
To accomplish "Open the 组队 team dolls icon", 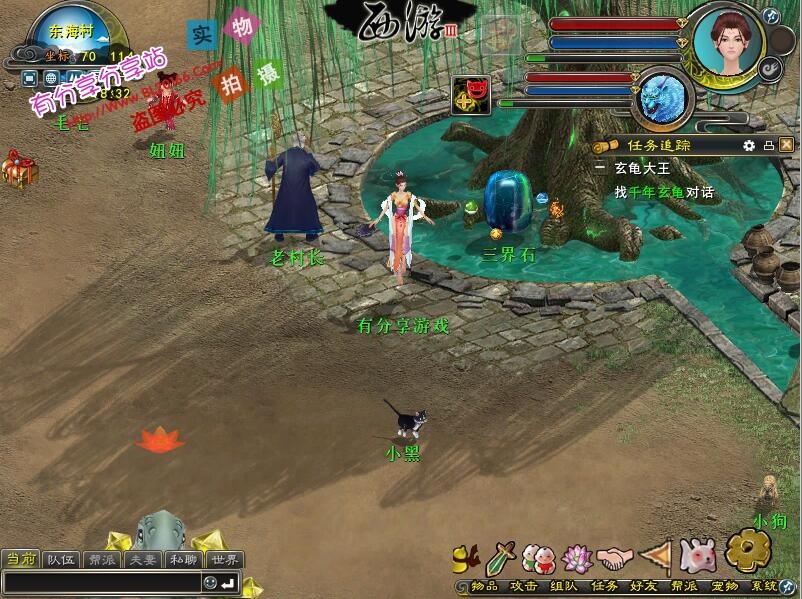I will point(537,556).
